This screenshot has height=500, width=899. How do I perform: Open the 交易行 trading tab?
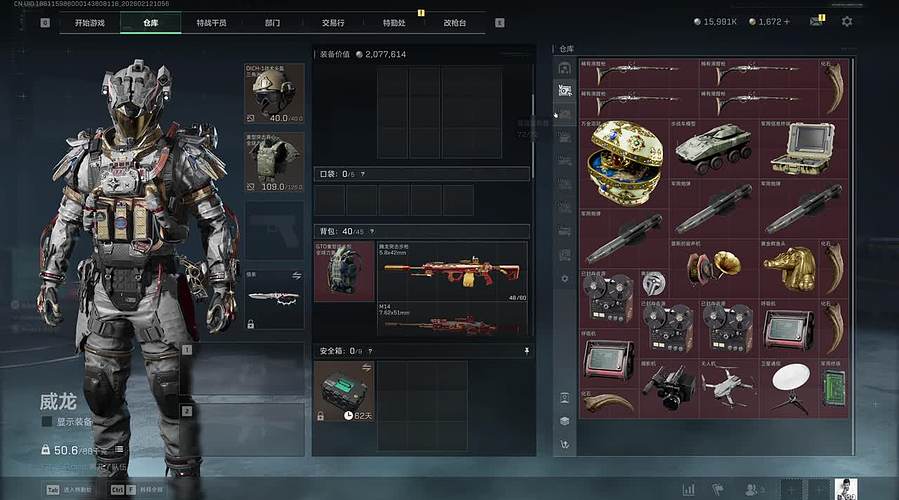[x=332, y=22]
